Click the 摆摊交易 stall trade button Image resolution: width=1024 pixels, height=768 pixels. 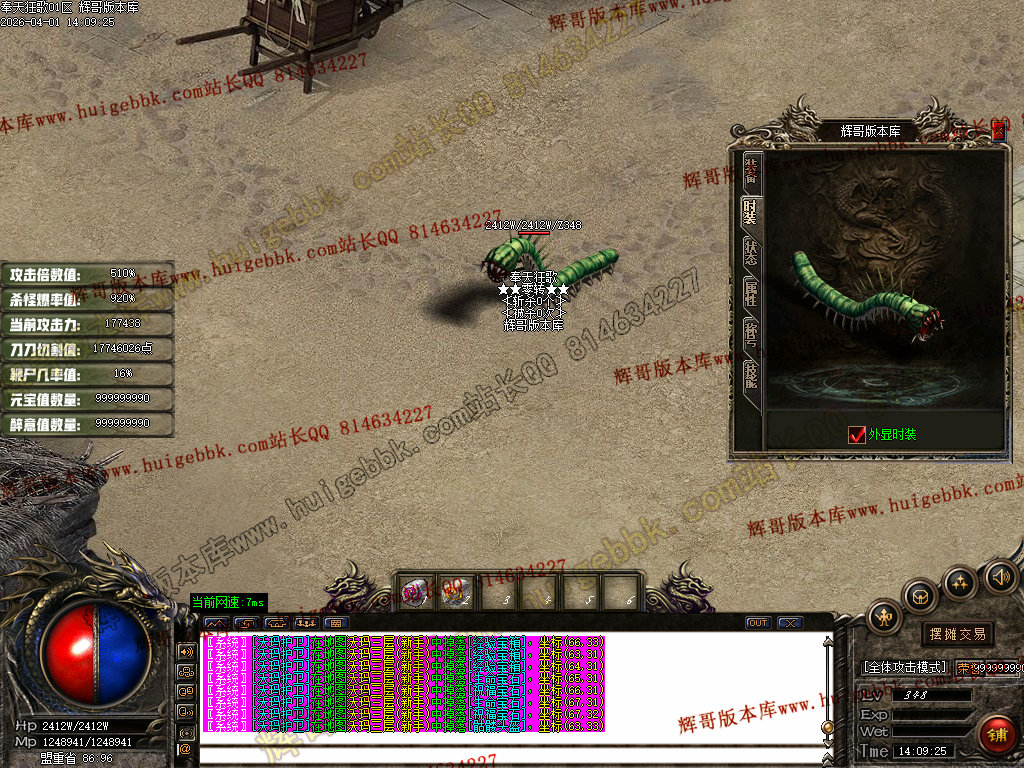(957, 634)
